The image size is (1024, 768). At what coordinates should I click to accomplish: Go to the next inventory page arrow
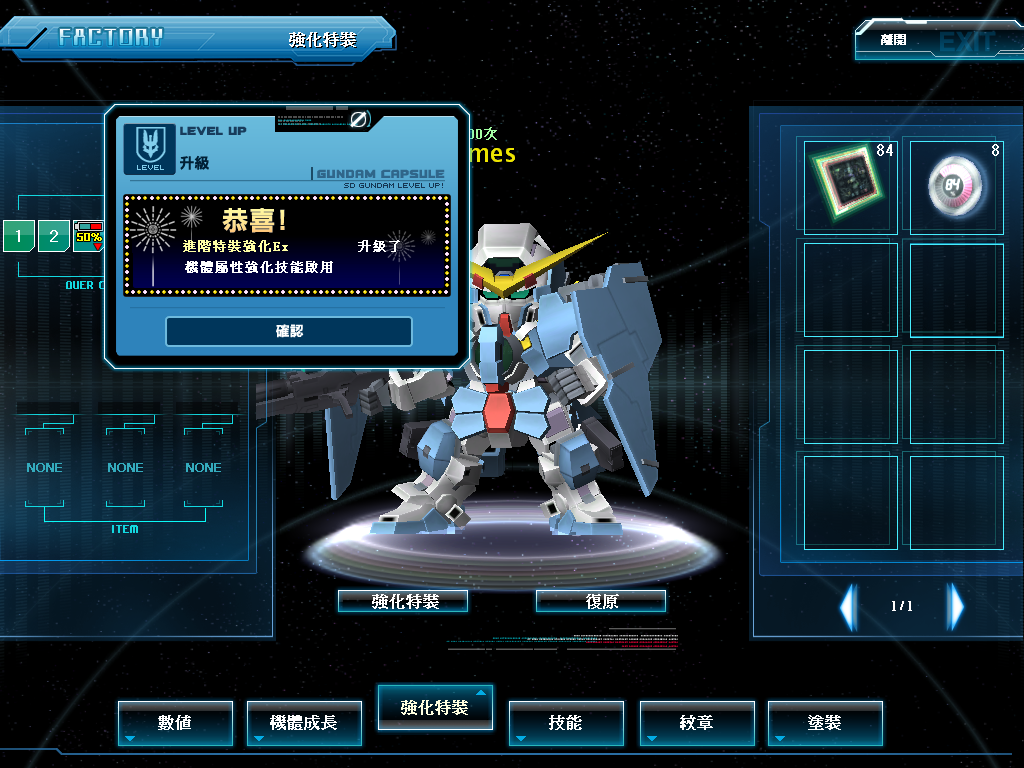coord(956,606)
